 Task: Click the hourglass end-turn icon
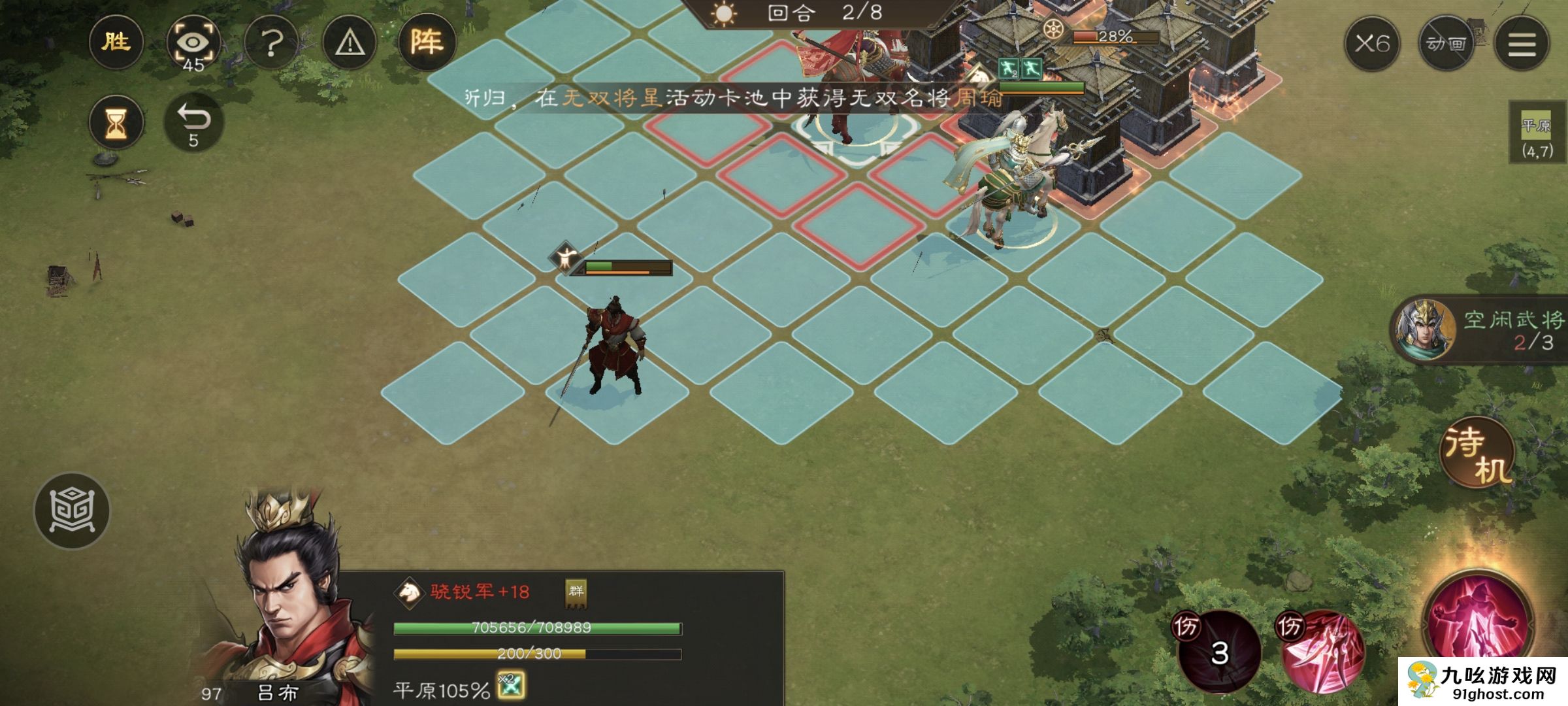pyautogui.click(x=116, y=123)
